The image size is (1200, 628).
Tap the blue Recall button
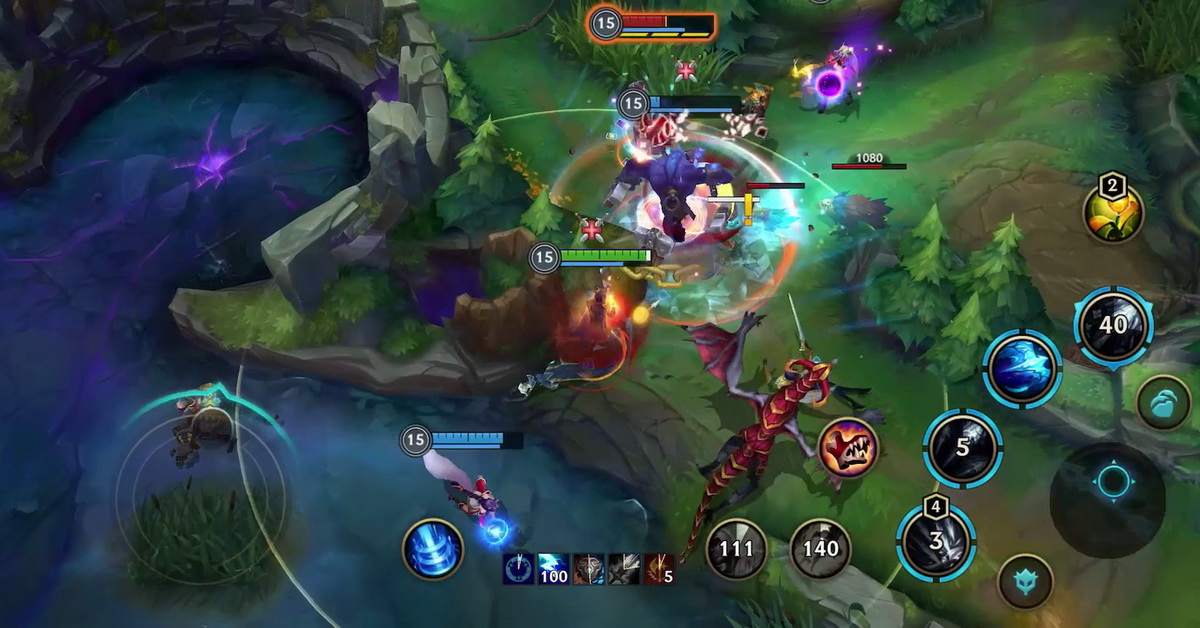[433, 549]
